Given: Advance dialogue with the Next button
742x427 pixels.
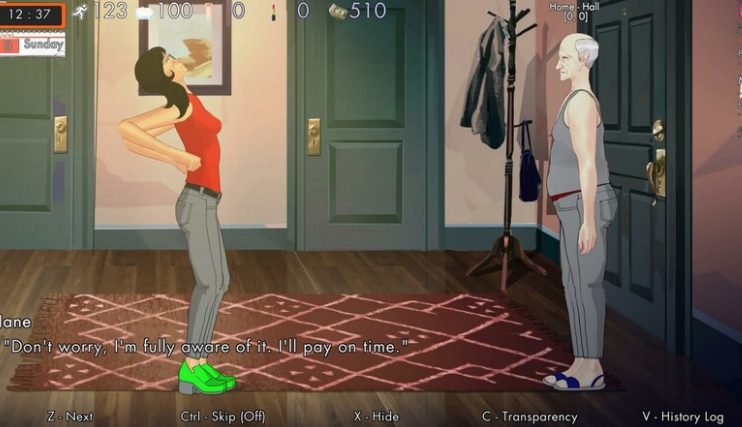Looking at the screenshot, I should [70, 416].
